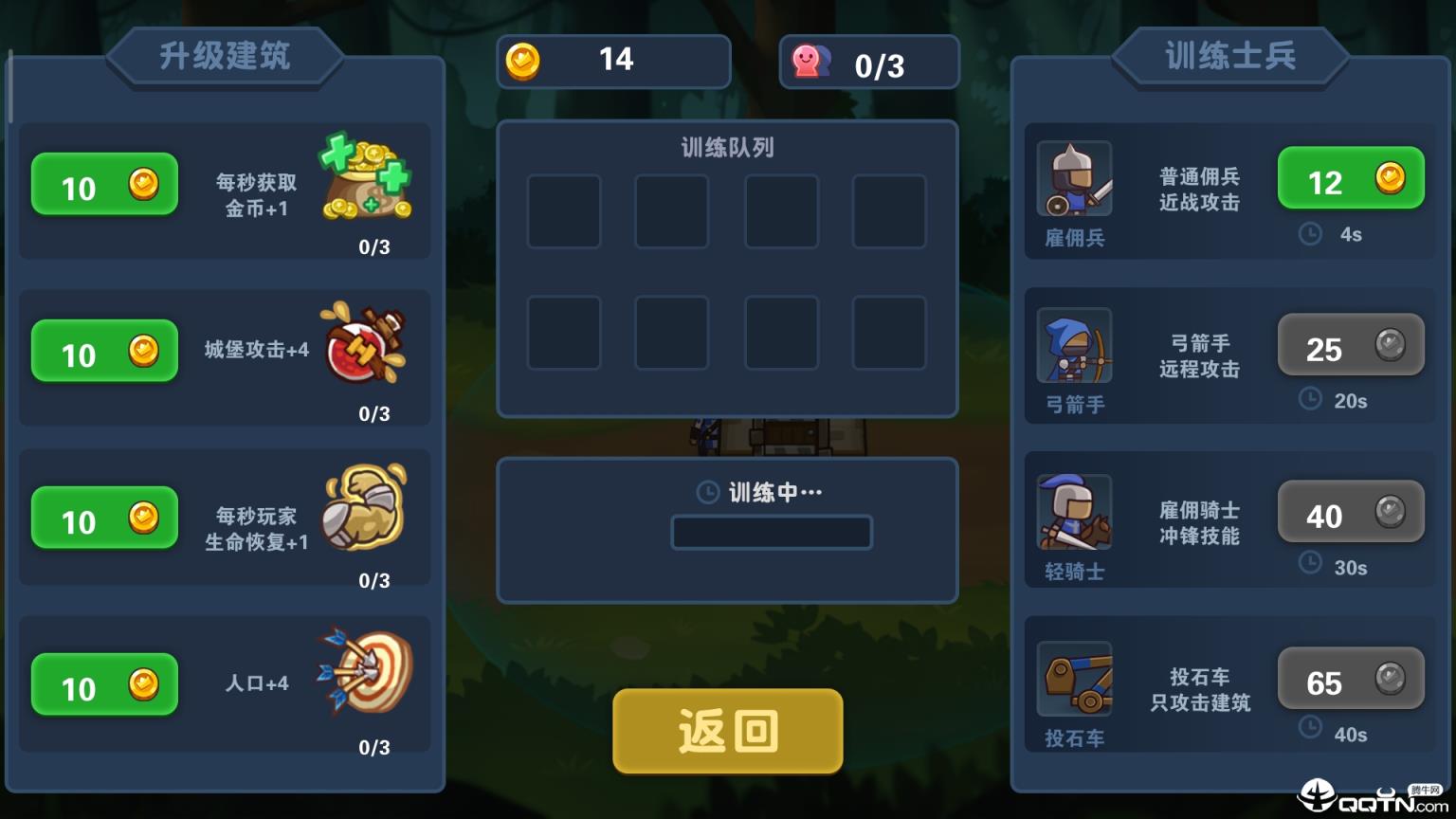Train a mercenary for 12 gold
The width and height of the screenshot is (1456, 819).
pyautogui.click(x=1350, y=178)
